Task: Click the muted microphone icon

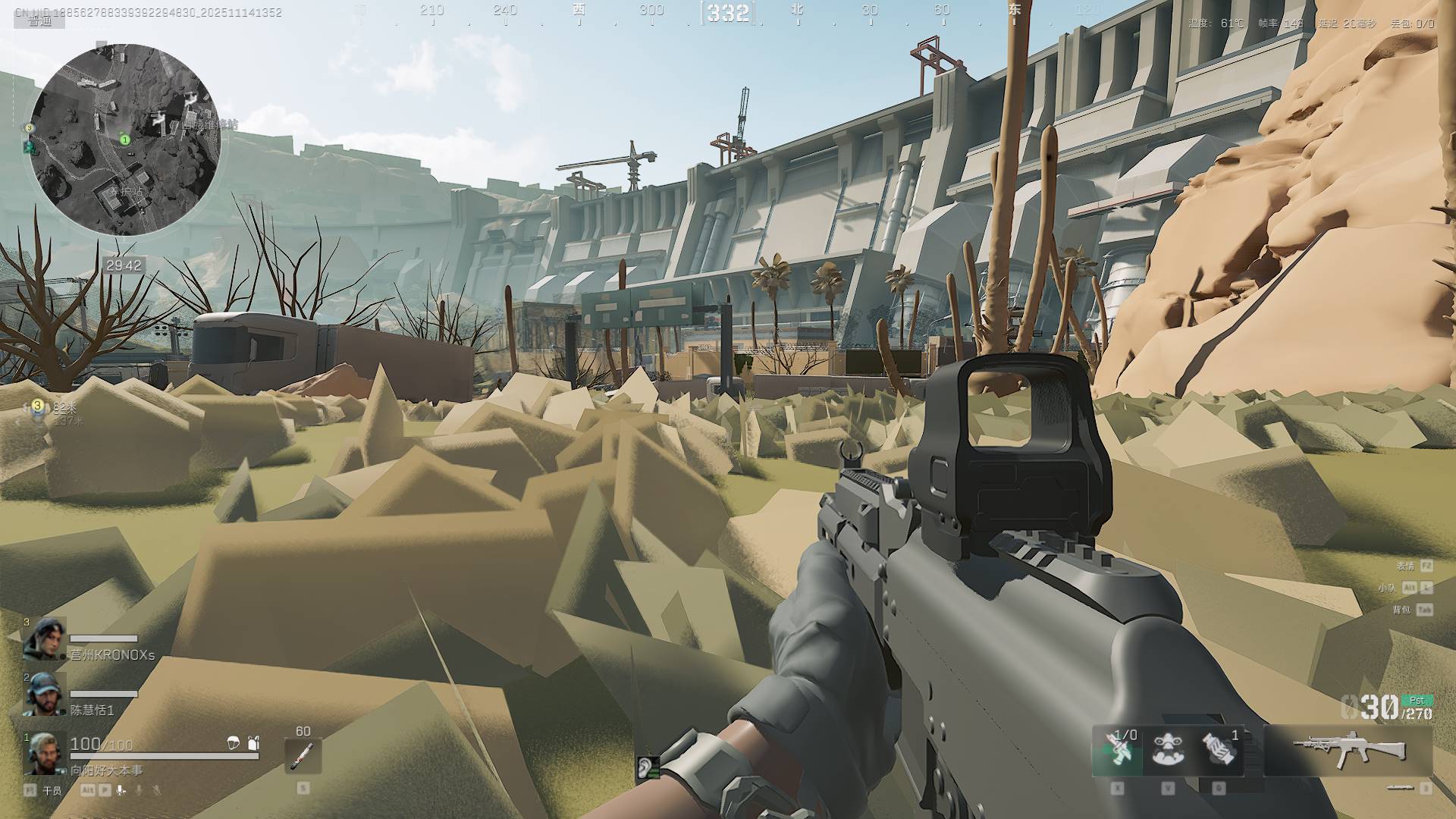Action: click(156, 790)
